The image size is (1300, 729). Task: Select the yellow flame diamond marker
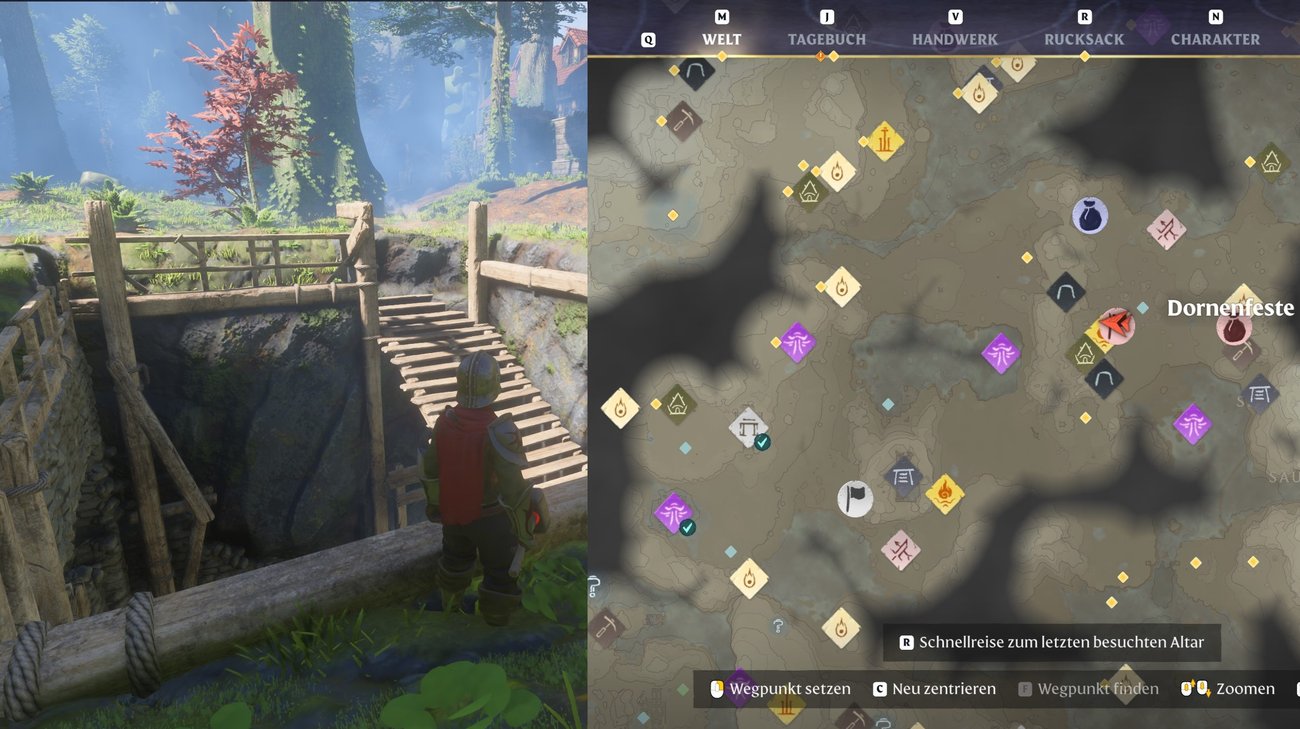[944, 492]
